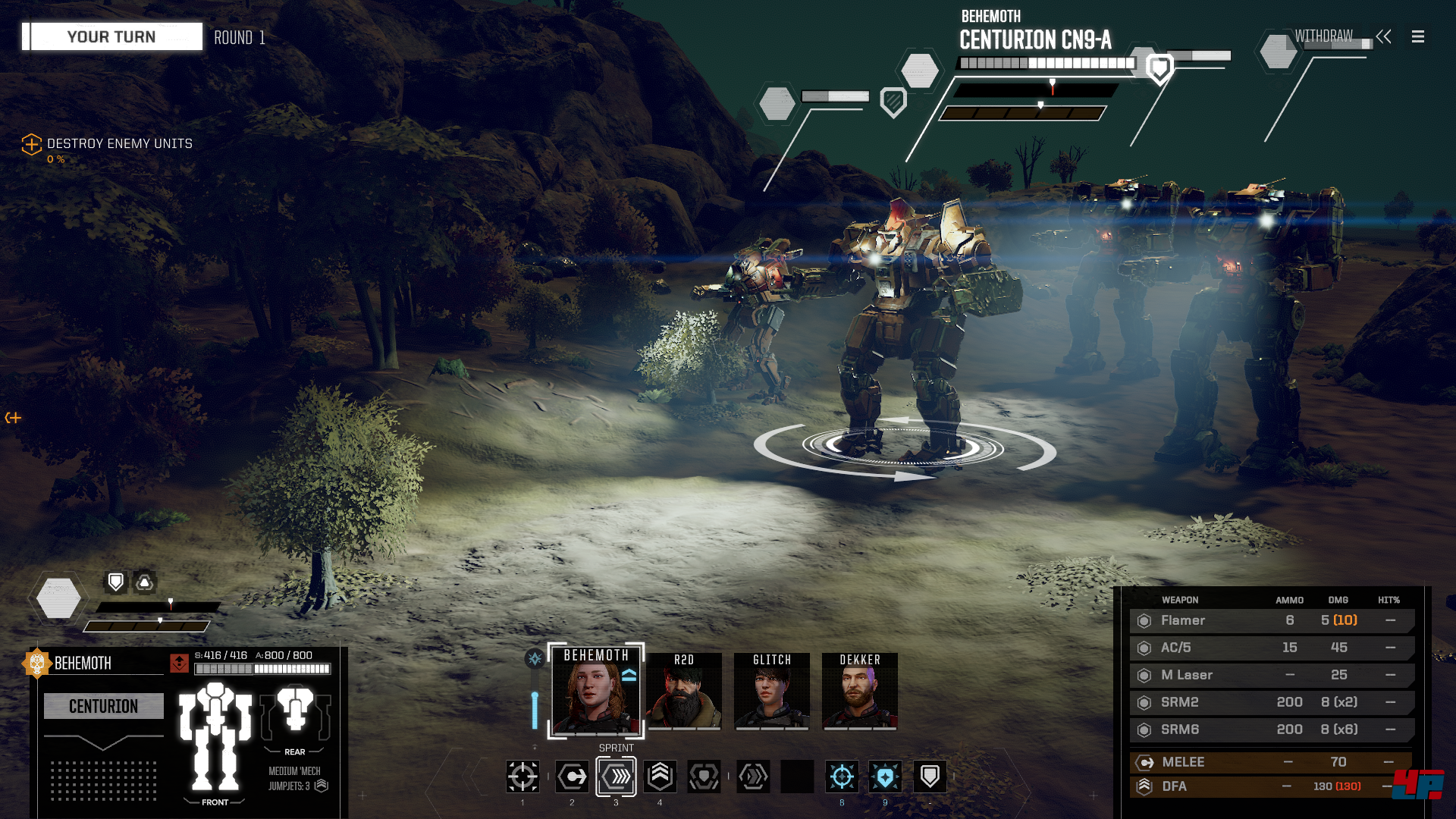
Task: Activate the blue precision strike ability
Action: point(842,777)
